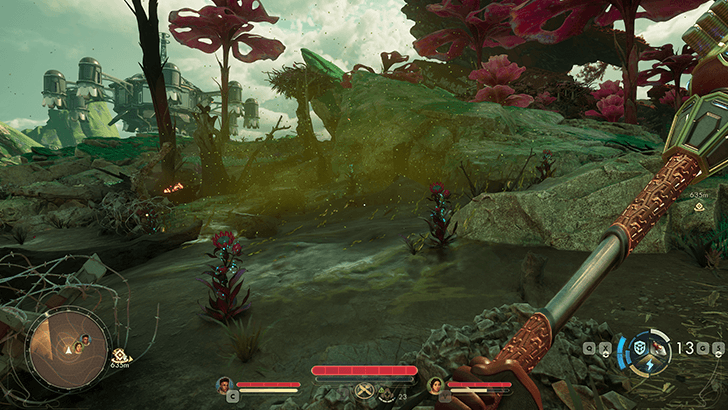The image size is (728, 410).
Task: Select the left companion portrait
Action: coord(224,384)
